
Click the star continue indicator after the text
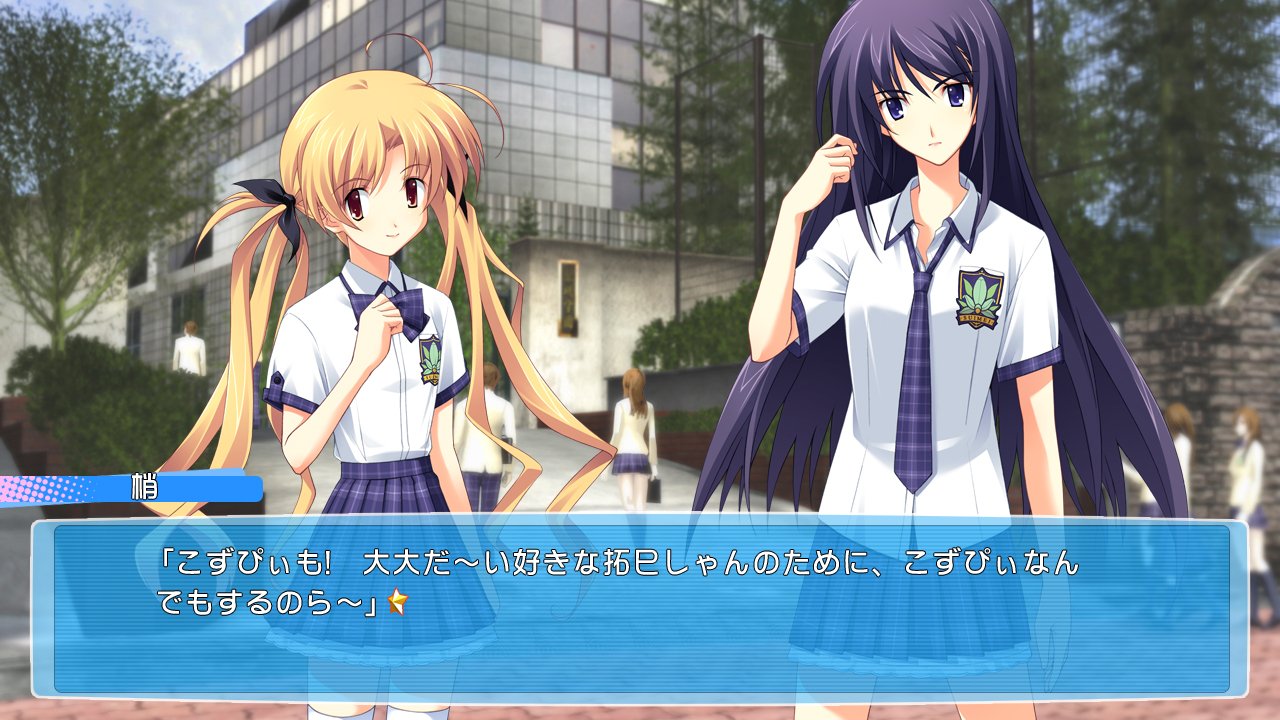click(398, 602)
